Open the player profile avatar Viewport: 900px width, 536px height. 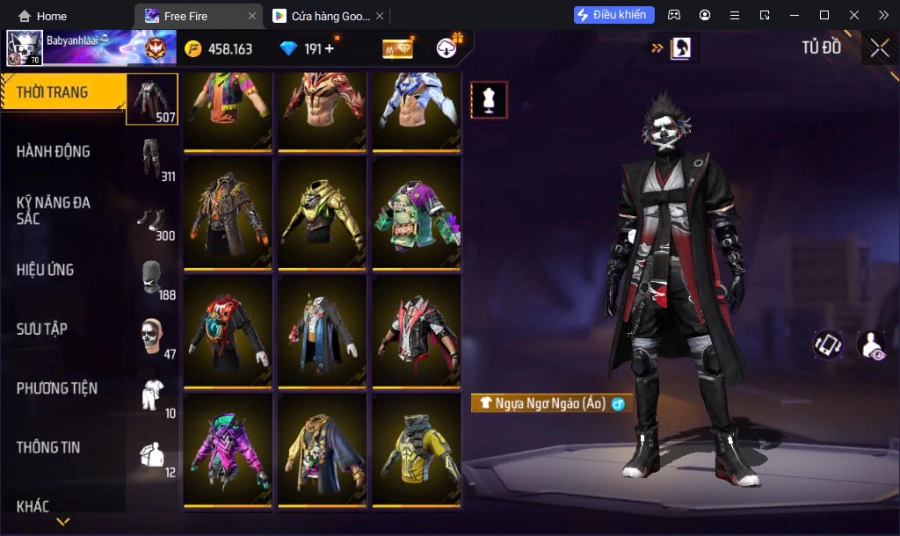coord(25,48)
